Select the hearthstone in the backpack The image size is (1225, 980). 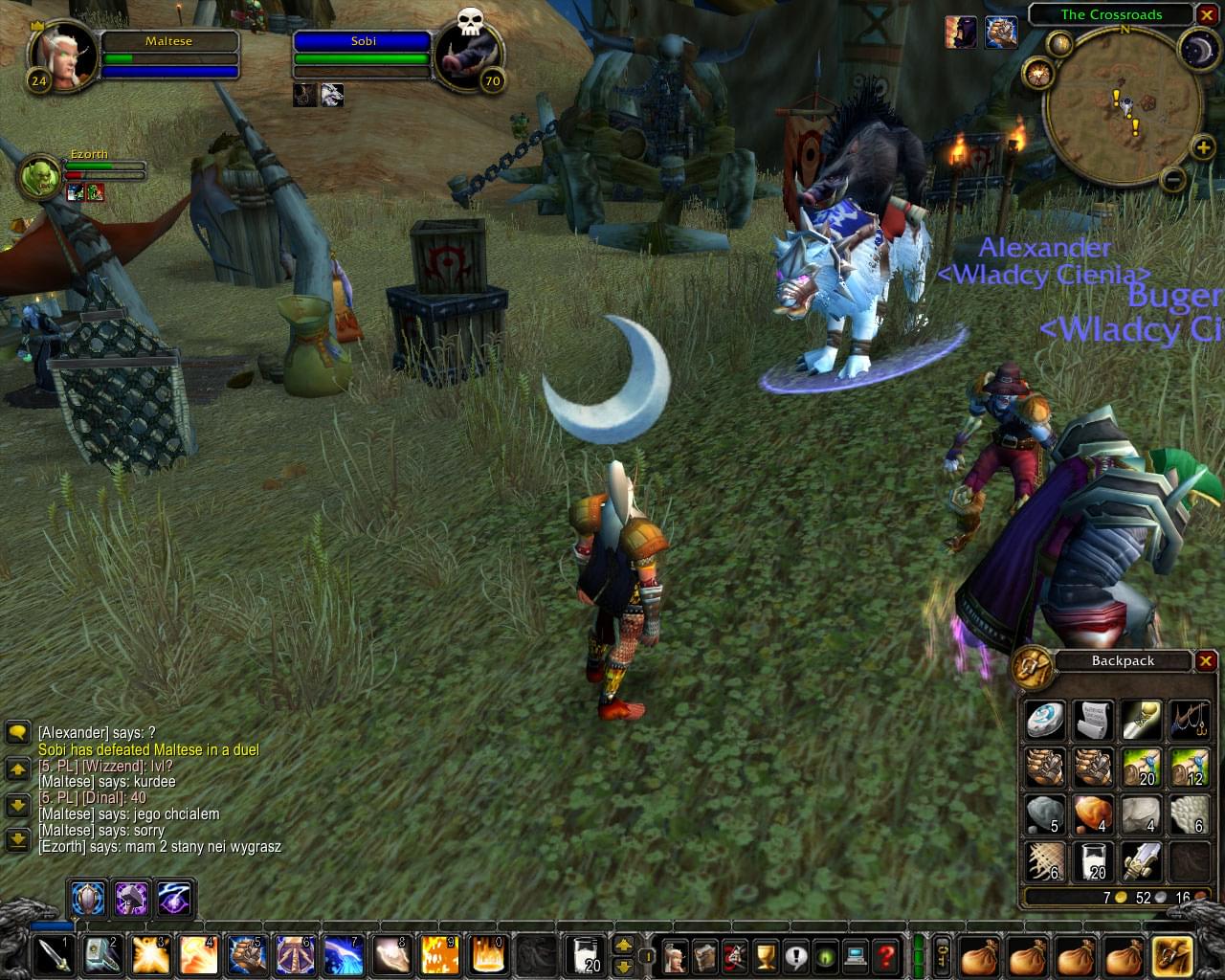pyautogui.click(x=1045, y=720)
